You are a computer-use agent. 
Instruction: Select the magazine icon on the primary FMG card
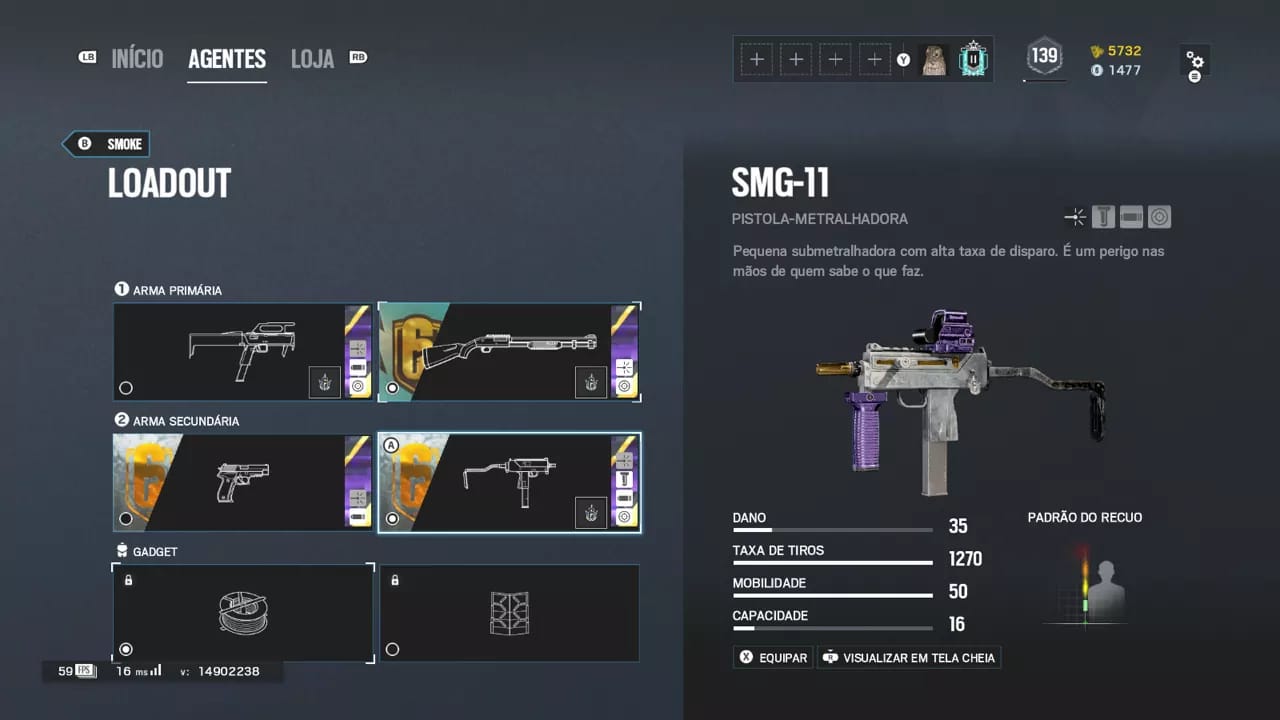pyautogui.click(x=356, y=366)
